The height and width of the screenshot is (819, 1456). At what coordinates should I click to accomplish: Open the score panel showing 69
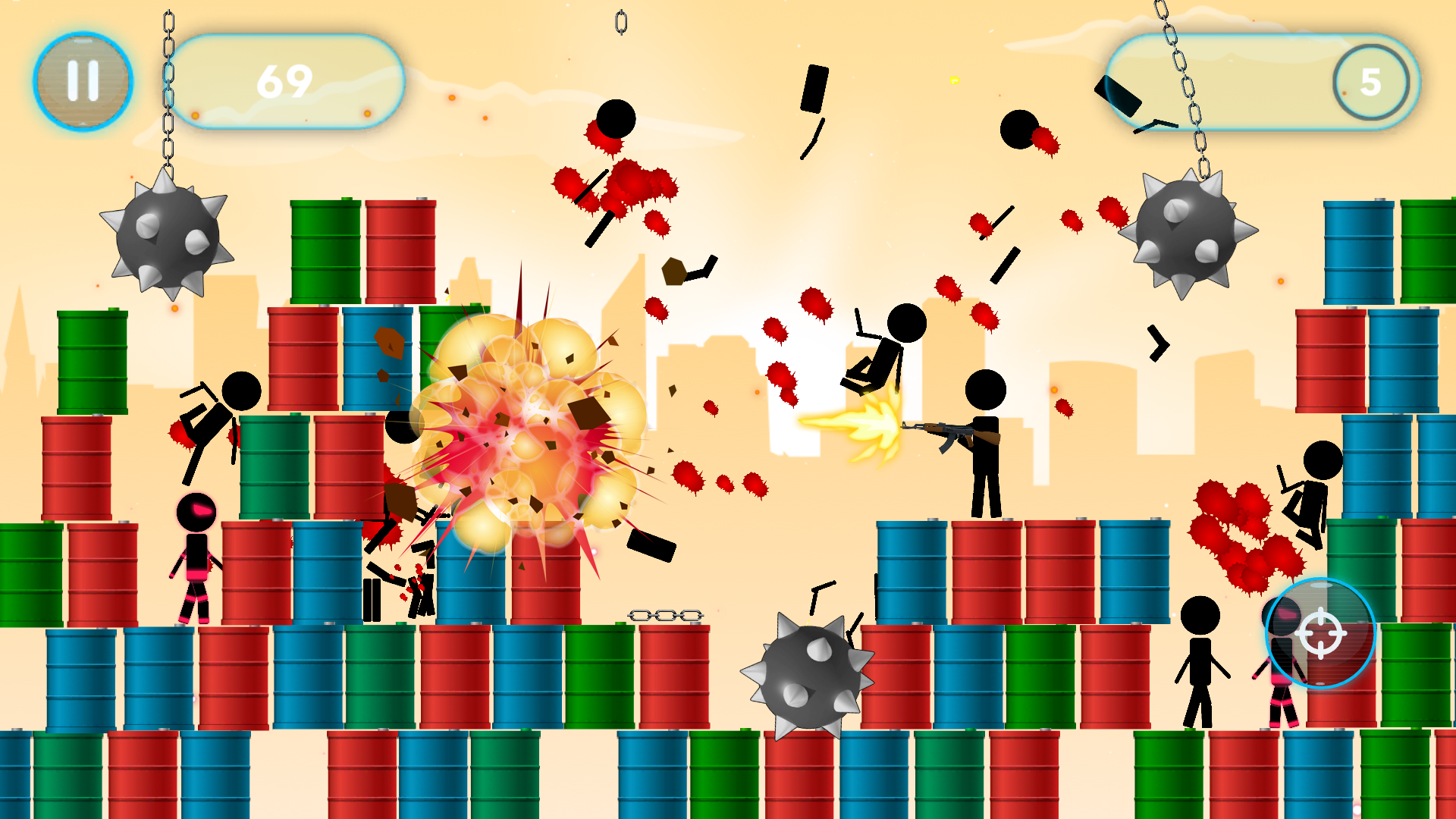pos(288,80)
